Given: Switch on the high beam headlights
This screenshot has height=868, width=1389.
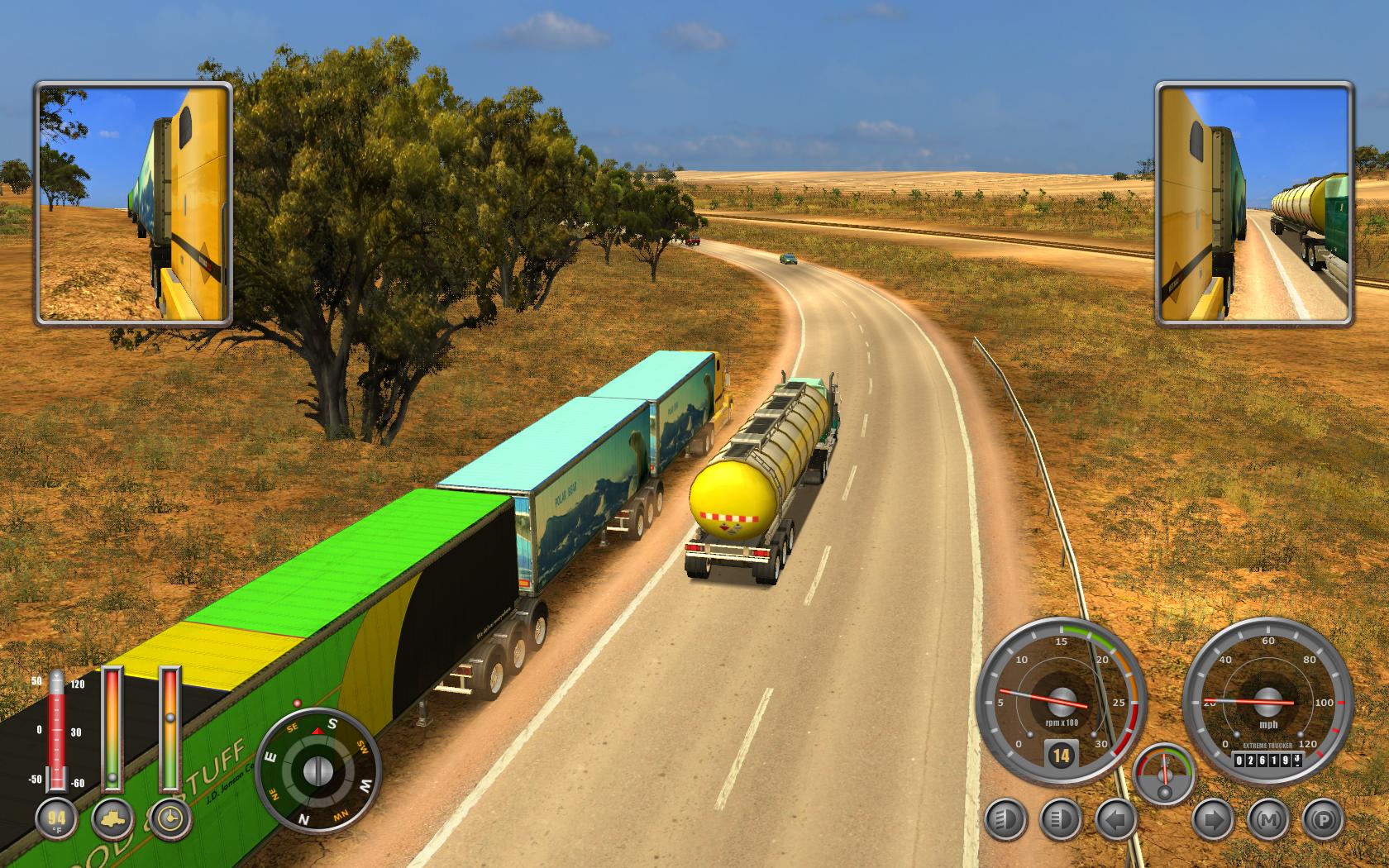Looking at the screenshot, I should pos(1061,821).
